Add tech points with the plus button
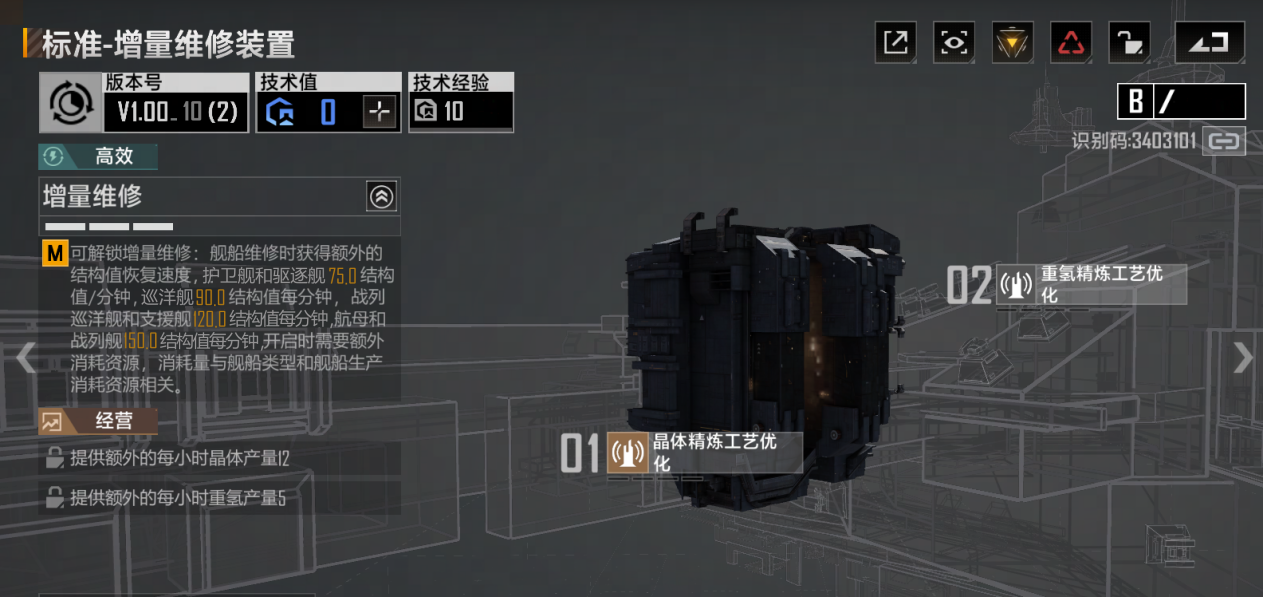1263x597 pixels. coord(380,112)
